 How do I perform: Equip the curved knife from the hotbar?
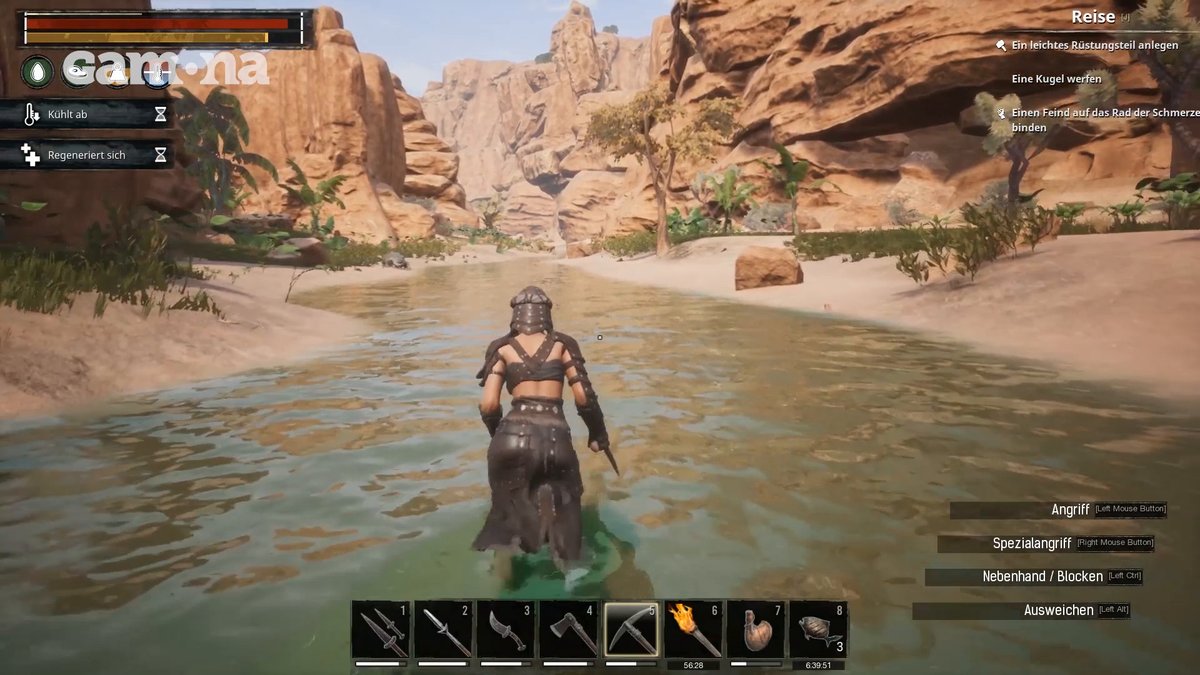pyautogui.click(x=506, y=629)
